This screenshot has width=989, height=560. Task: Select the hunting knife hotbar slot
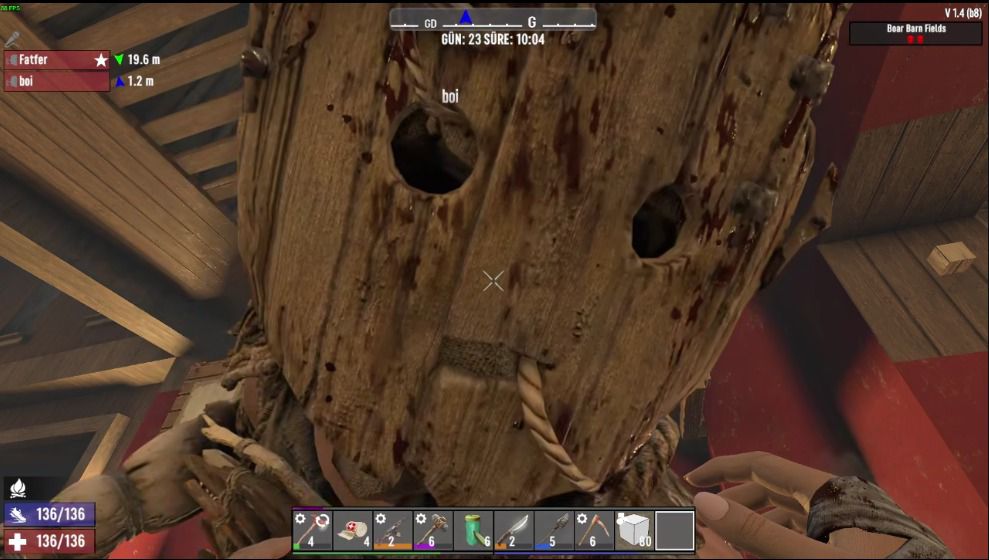click(x=513, y=530)
